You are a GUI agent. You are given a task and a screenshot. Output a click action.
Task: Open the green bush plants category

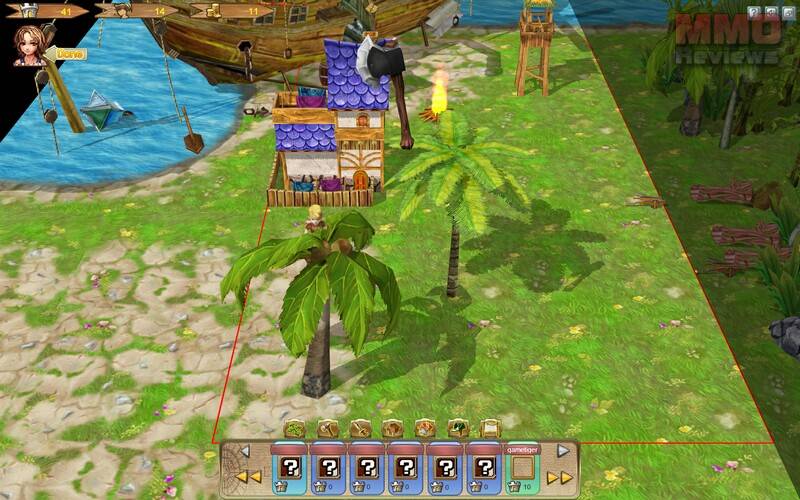coord(294,428)
